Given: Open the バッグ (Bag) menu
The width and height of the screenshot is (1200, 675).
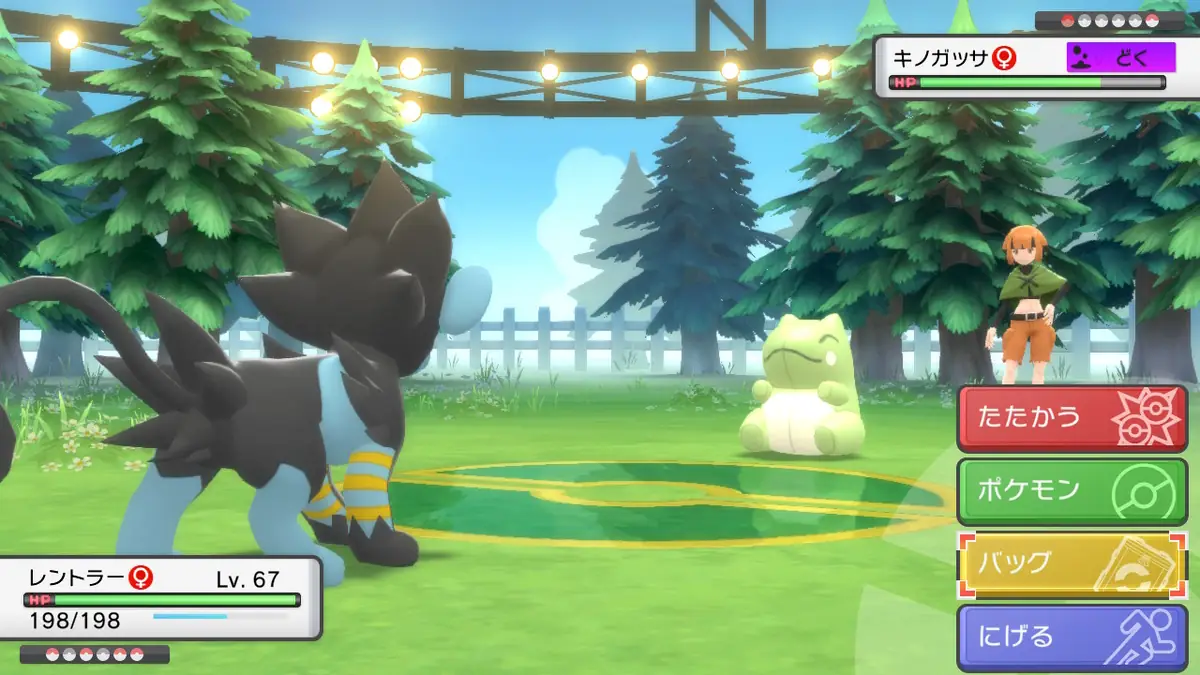Looking at the screenshot, I should click(1072, 565).
